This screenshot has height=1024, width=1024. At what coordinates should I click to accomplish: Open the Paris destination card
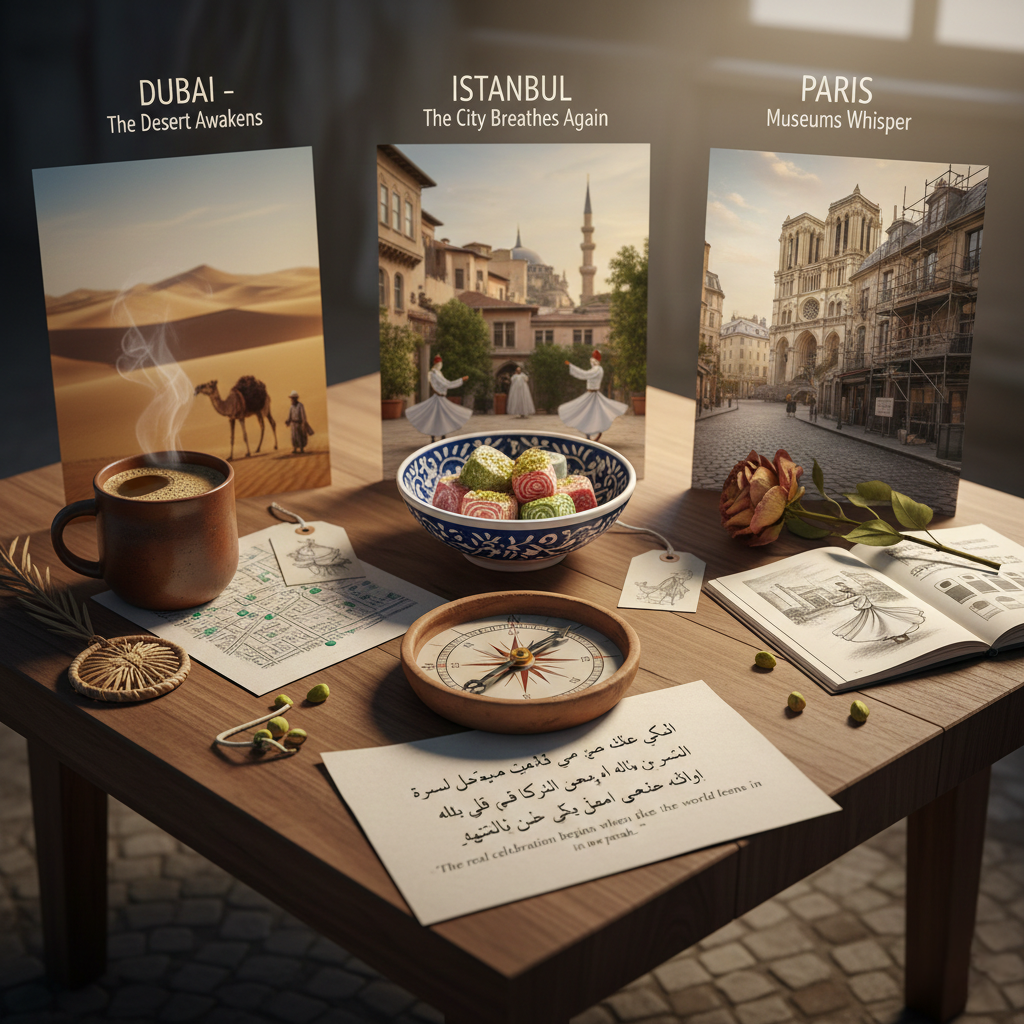(840, 320)
